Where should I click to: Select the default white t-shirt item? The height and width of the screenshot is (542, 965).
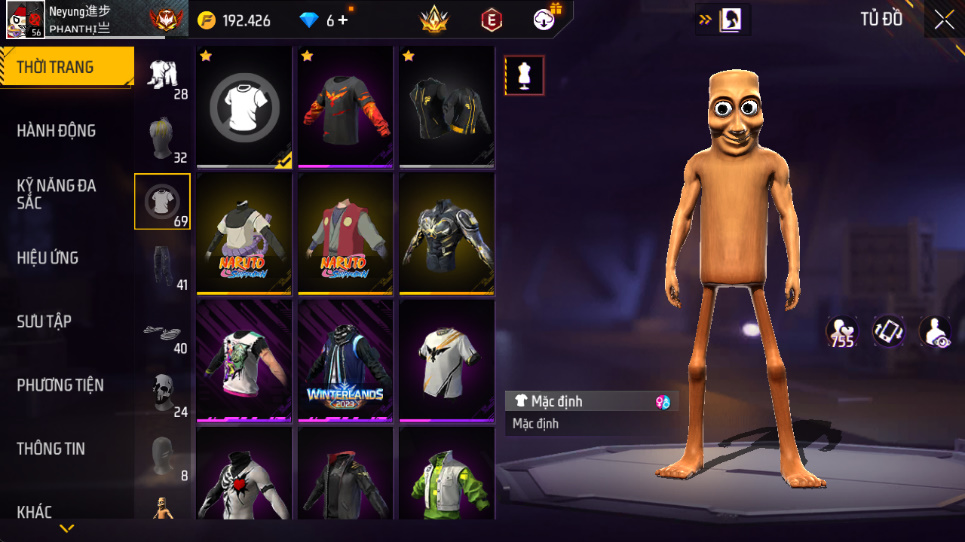tap(244, 107)
